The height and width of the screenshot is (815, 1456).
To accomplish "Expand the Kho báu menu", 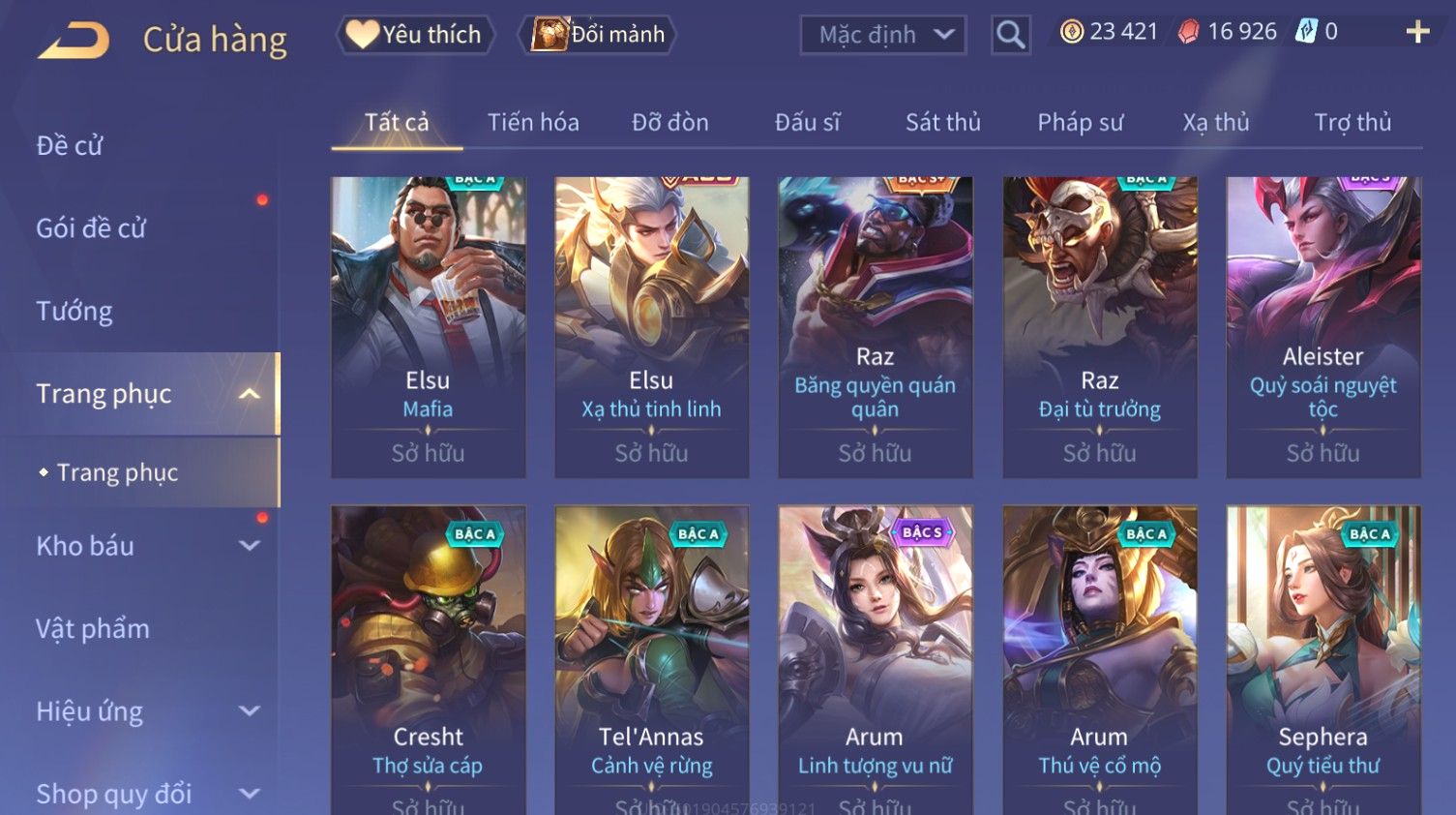I will tap(145, 546).
